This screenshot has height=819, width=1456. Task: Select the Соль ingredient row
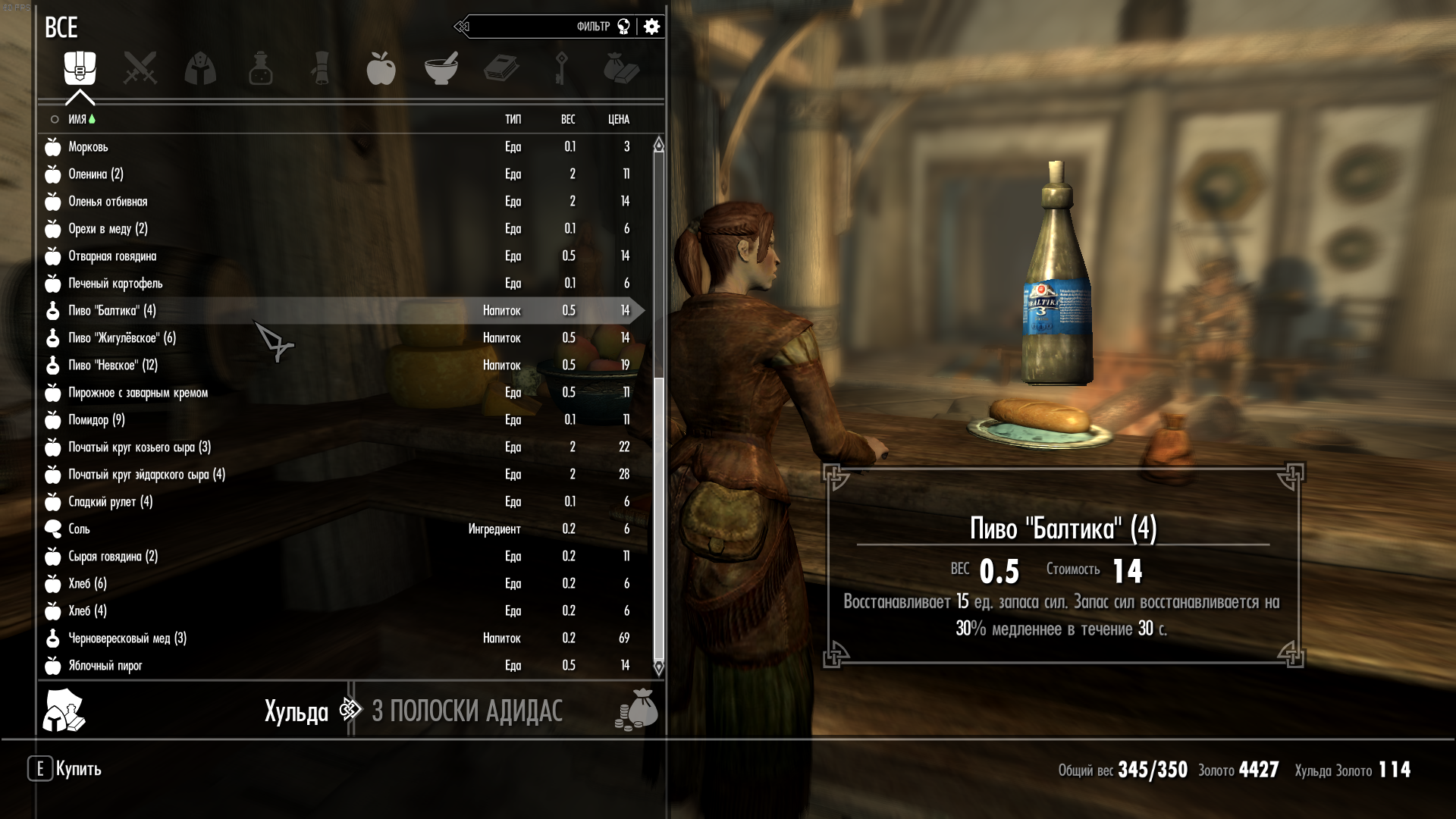click(x=79, y=529)
